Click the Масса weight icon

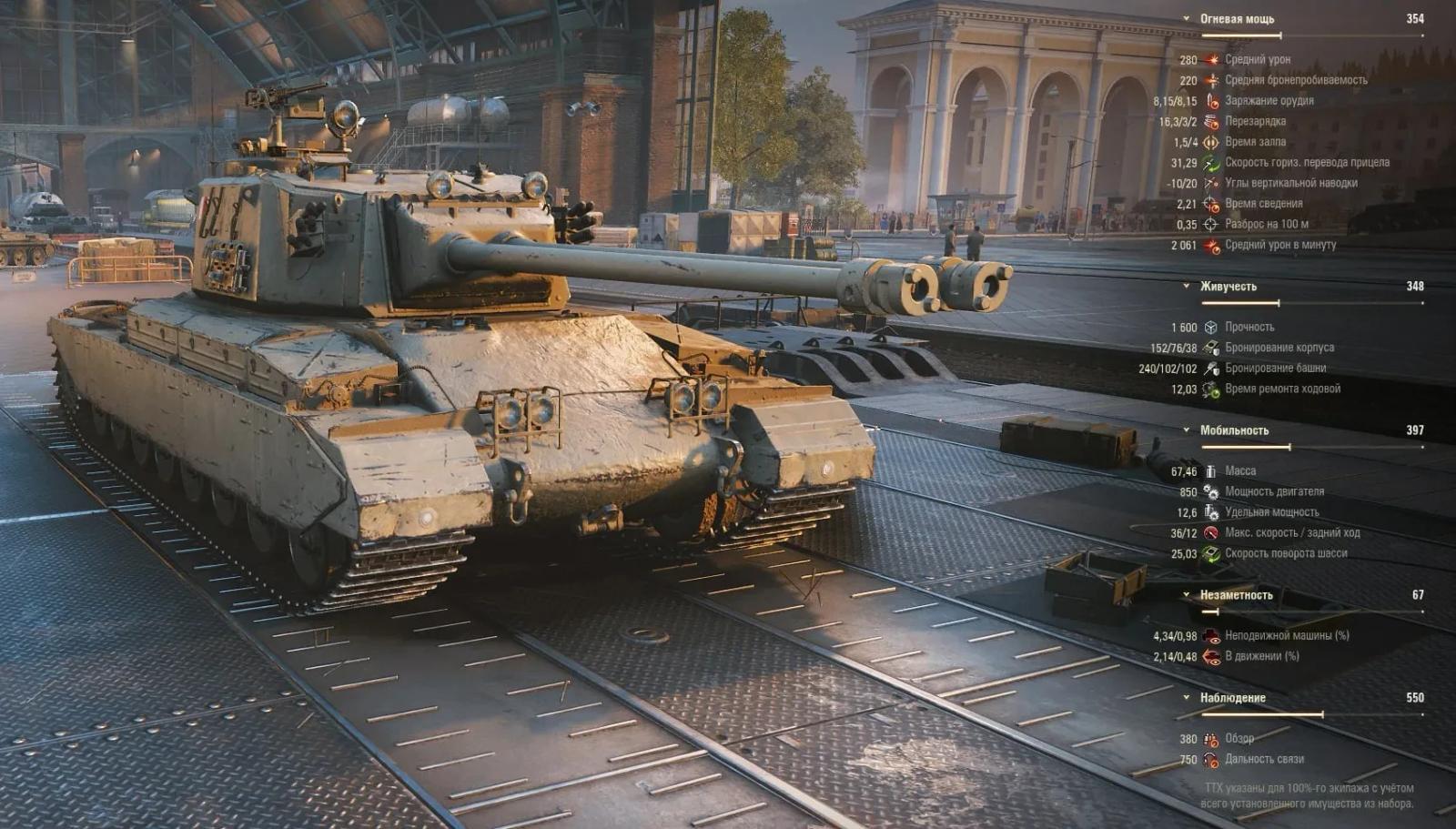1210,470
